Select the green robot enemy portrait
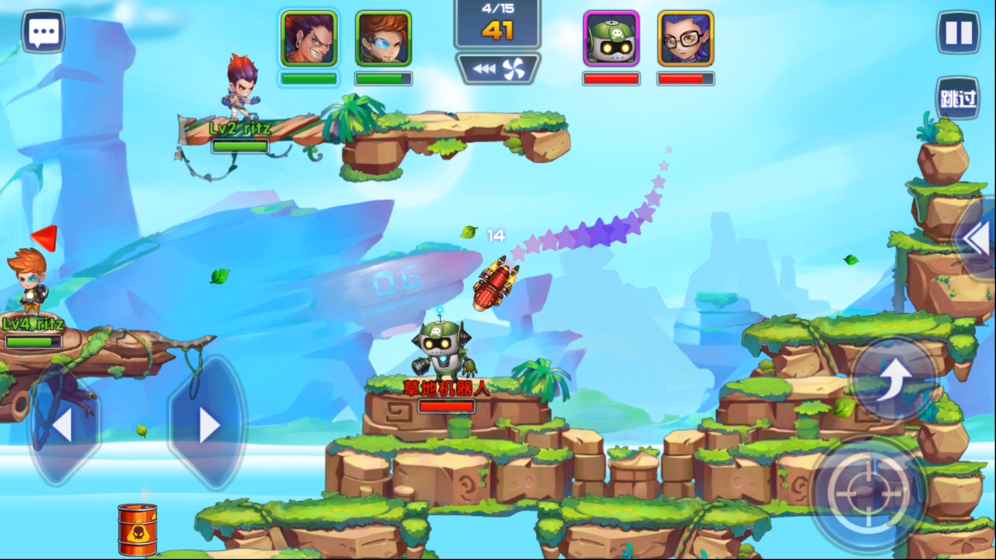The image size is (996, 560). pyautogui.click(x=611, y=39)
